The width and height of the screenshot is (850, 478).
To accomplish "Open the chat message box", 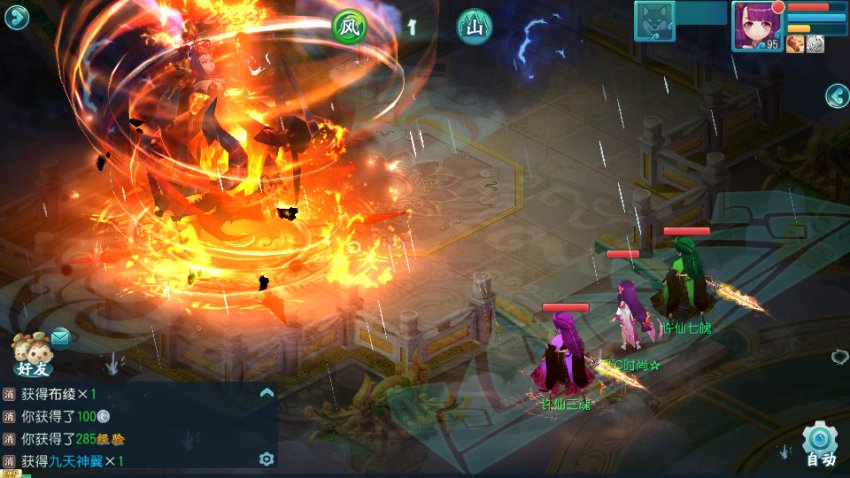I will pos(135,427).
